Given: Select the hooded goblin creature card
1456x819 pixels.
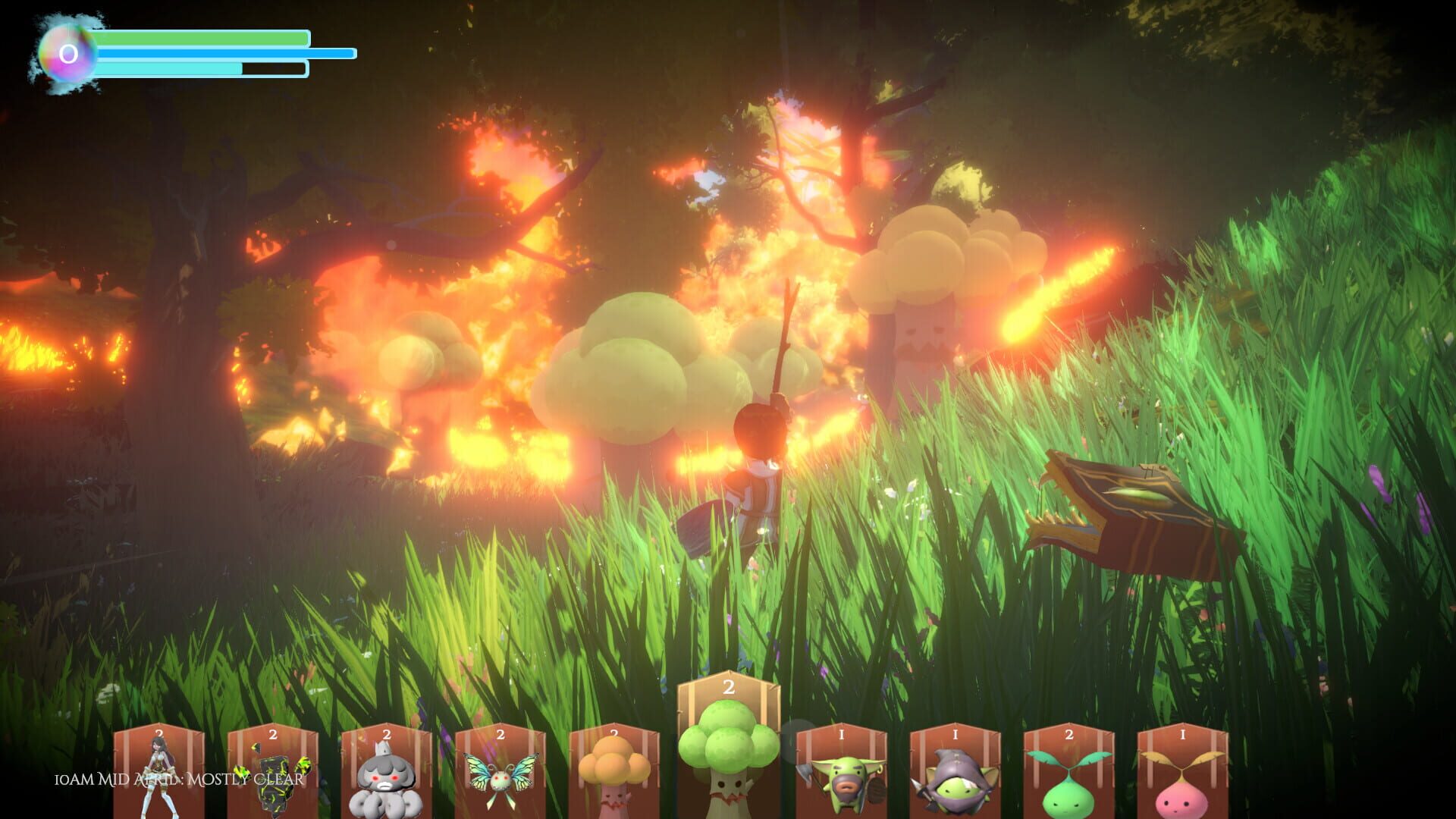Looking at the screenshot, I should point(957,773).
